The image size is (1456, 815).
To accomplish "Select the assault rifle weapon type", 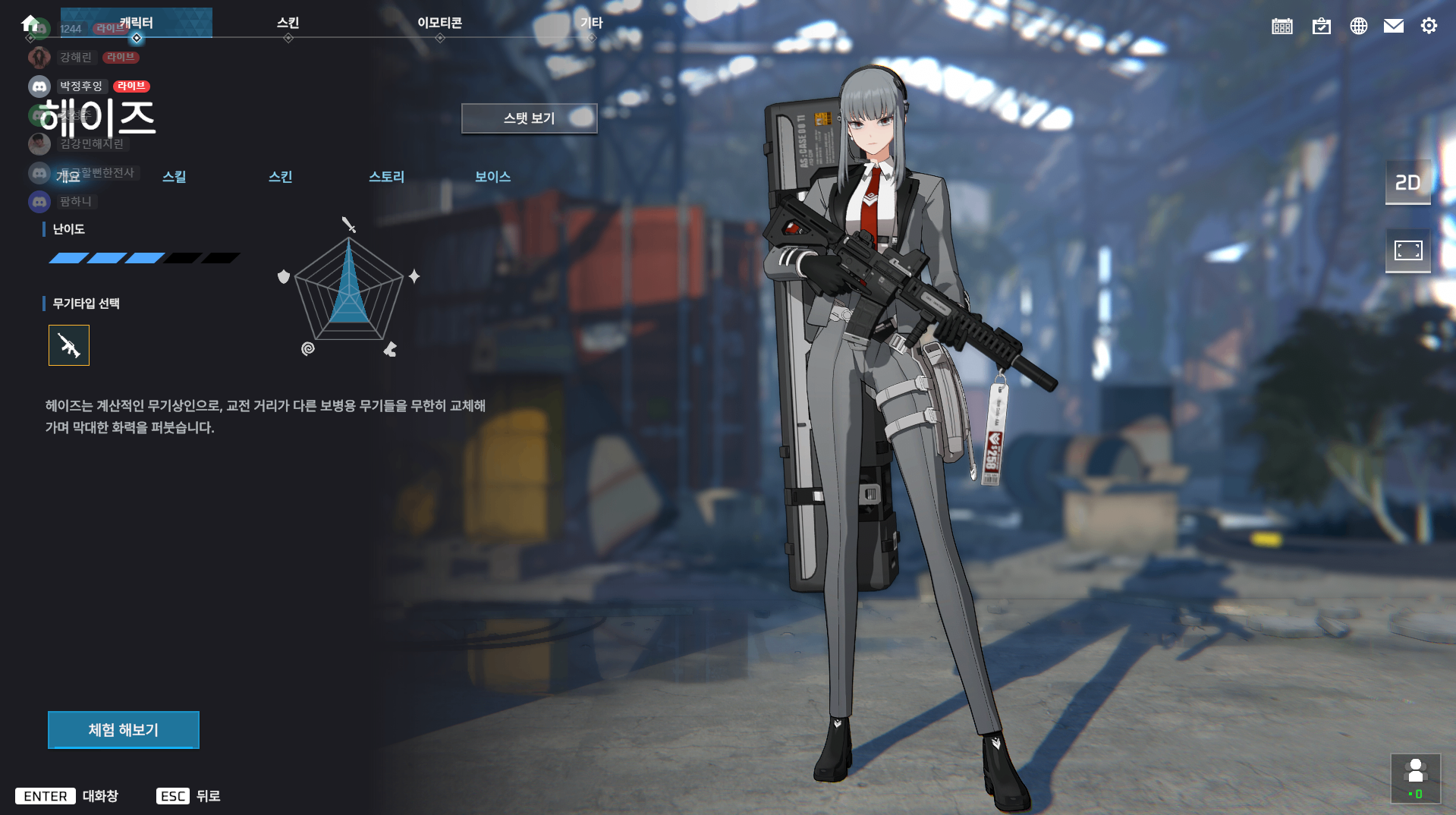I will 69,345.
